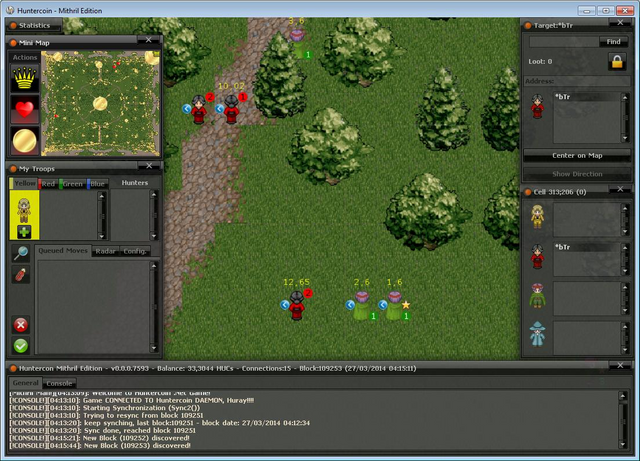
Task: Open the Green troops tab
Action: pos(72,184)
